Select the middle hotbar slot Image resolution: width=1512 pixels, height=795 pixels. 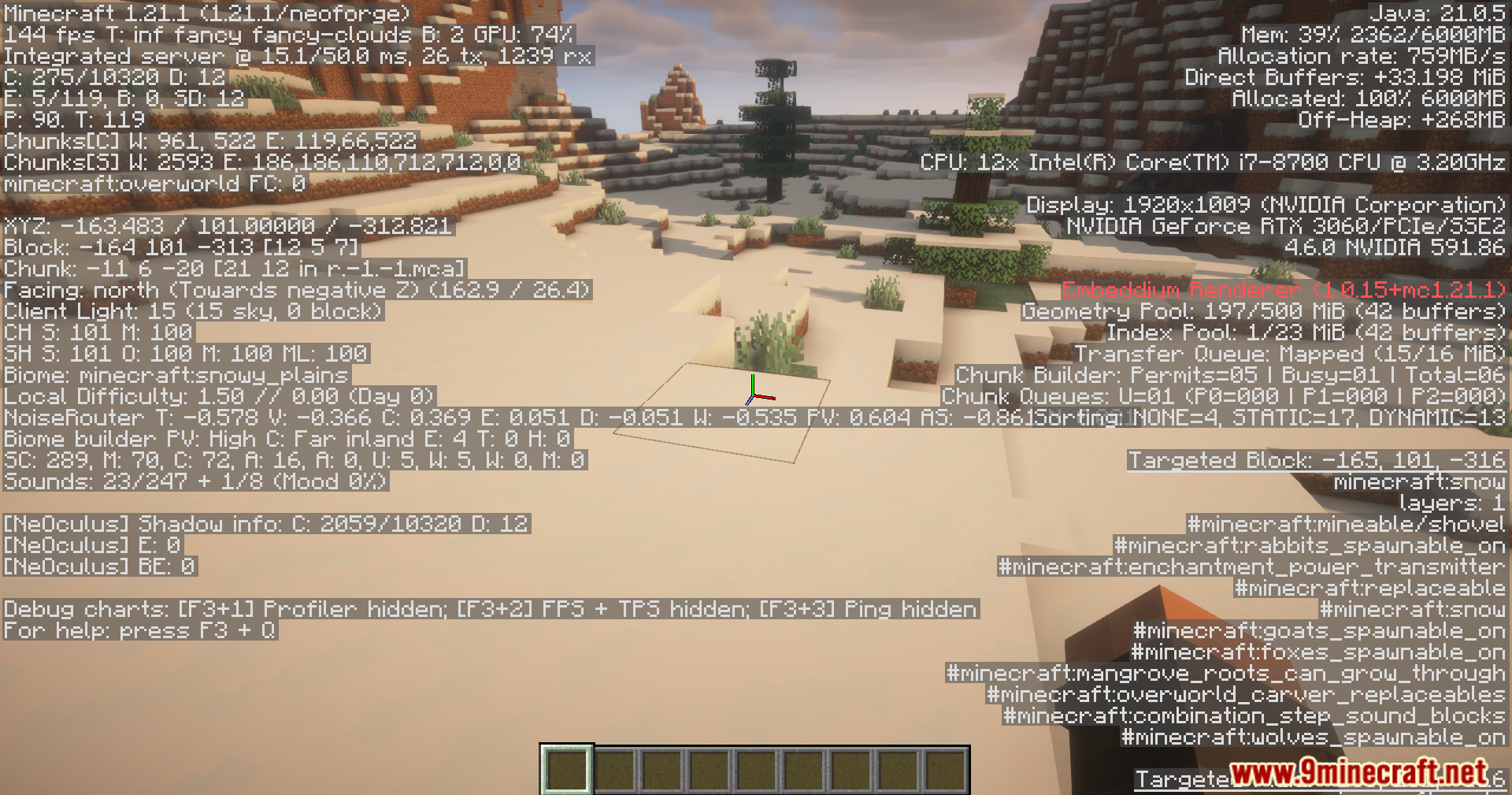(756, 770)
